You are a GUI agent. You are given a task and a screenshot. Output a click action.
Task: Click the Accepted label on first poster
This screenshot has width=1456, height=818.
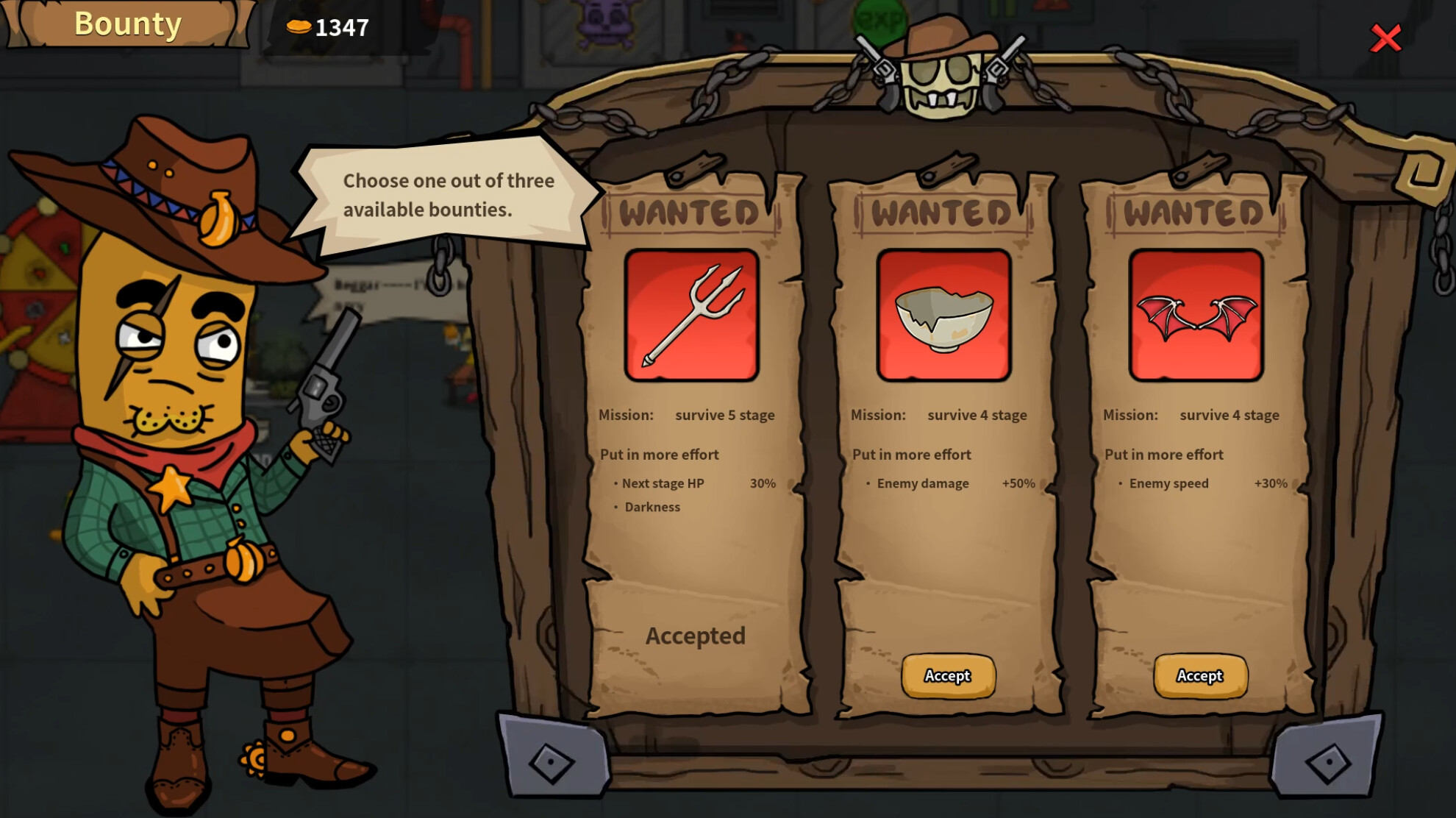click(x=696, y=636)
